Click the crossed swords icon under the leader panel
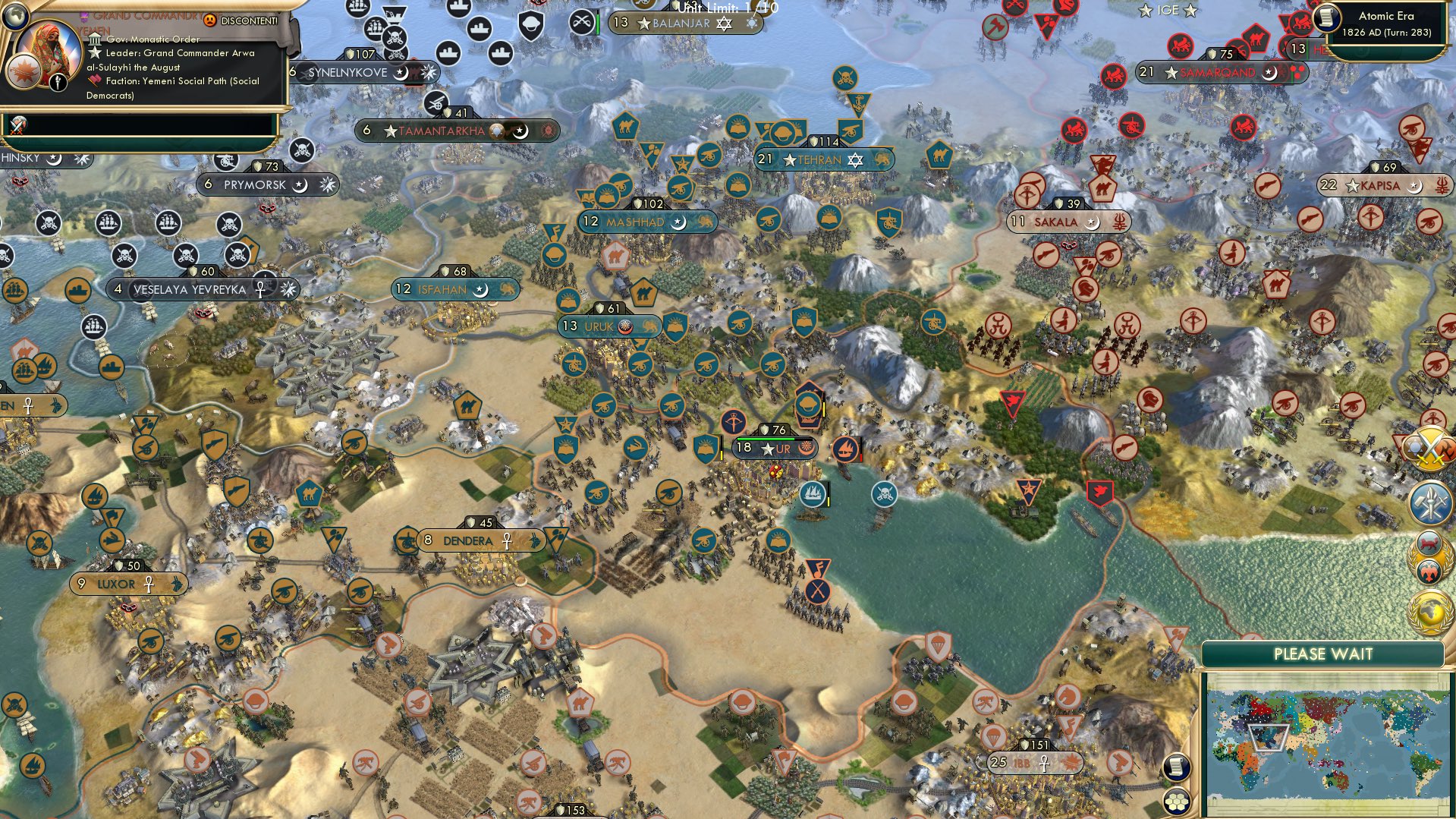The width and height of the screenshot is (1456, 819). tap(18, 125)
